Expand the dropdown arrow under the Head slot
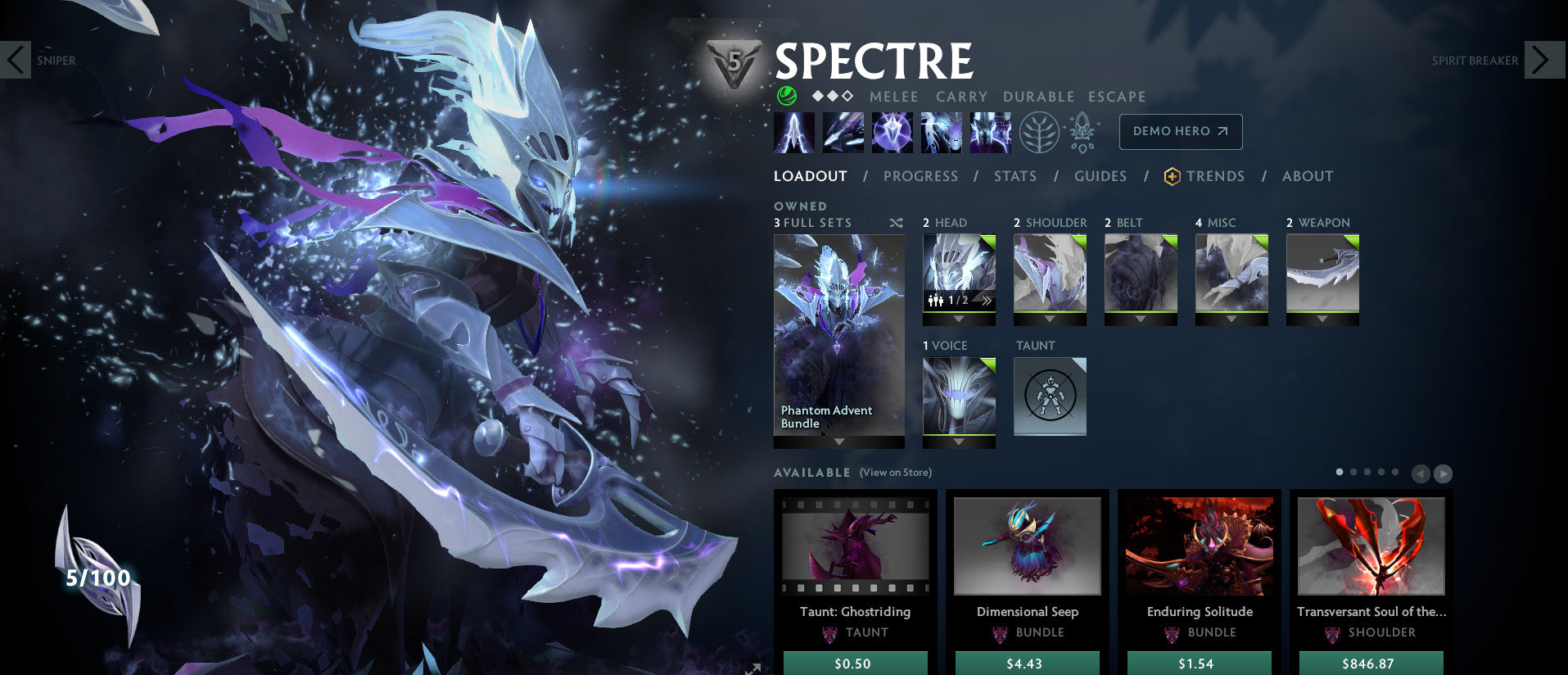1568x675 pixels. click(959, 318)
